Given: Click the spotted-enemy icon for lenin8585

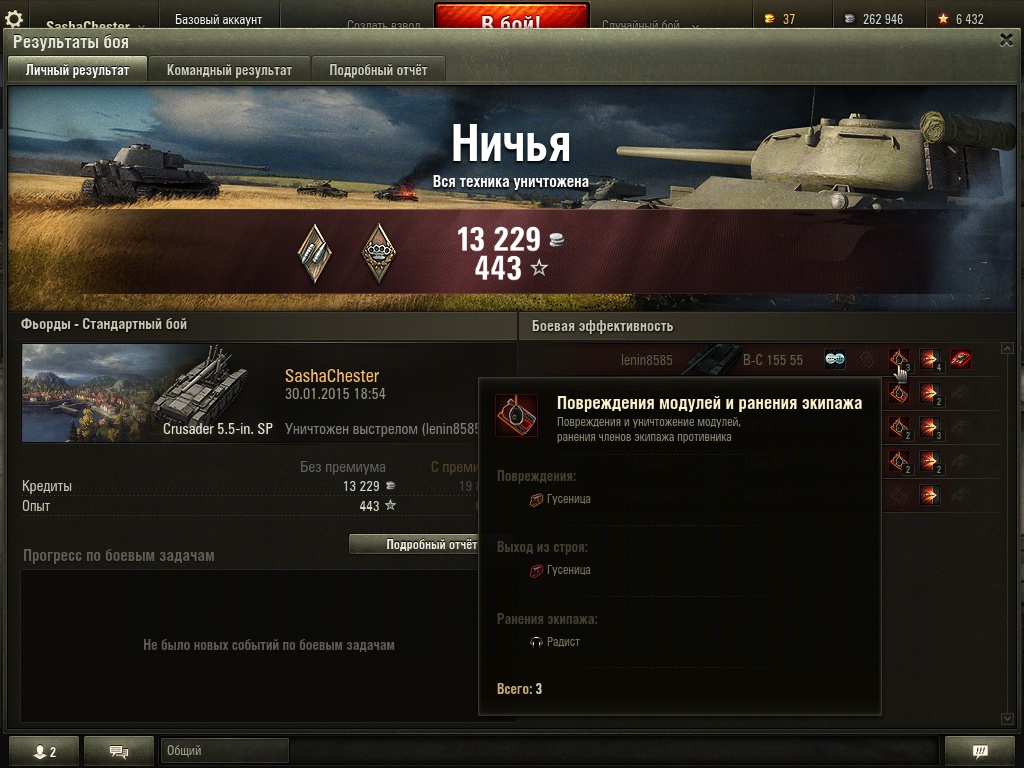Looking at the screenshot, I should [x=835, y=360].
